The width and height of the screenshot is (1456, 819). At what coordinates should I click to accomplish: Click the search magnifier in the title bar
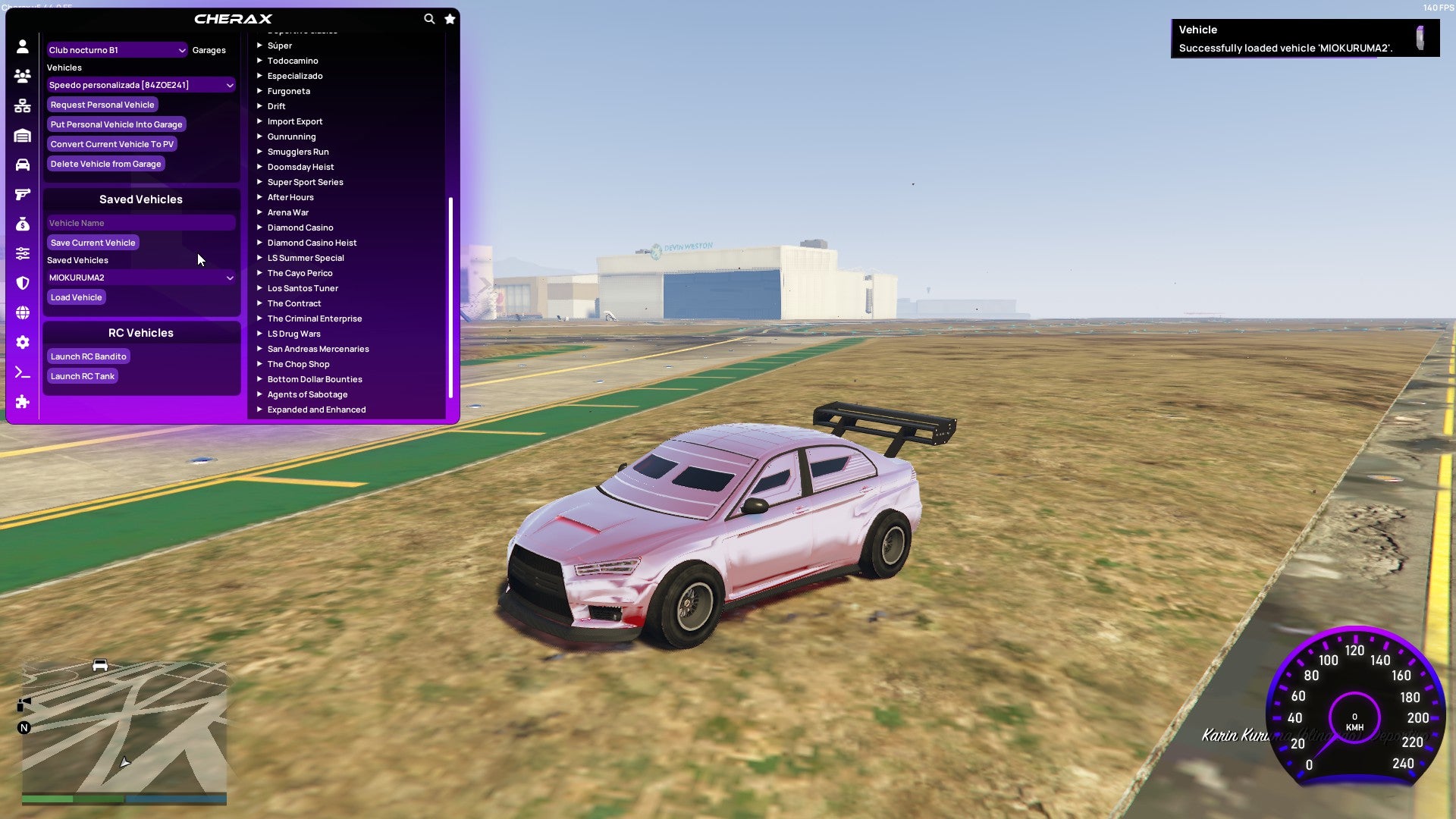(429, 19)
